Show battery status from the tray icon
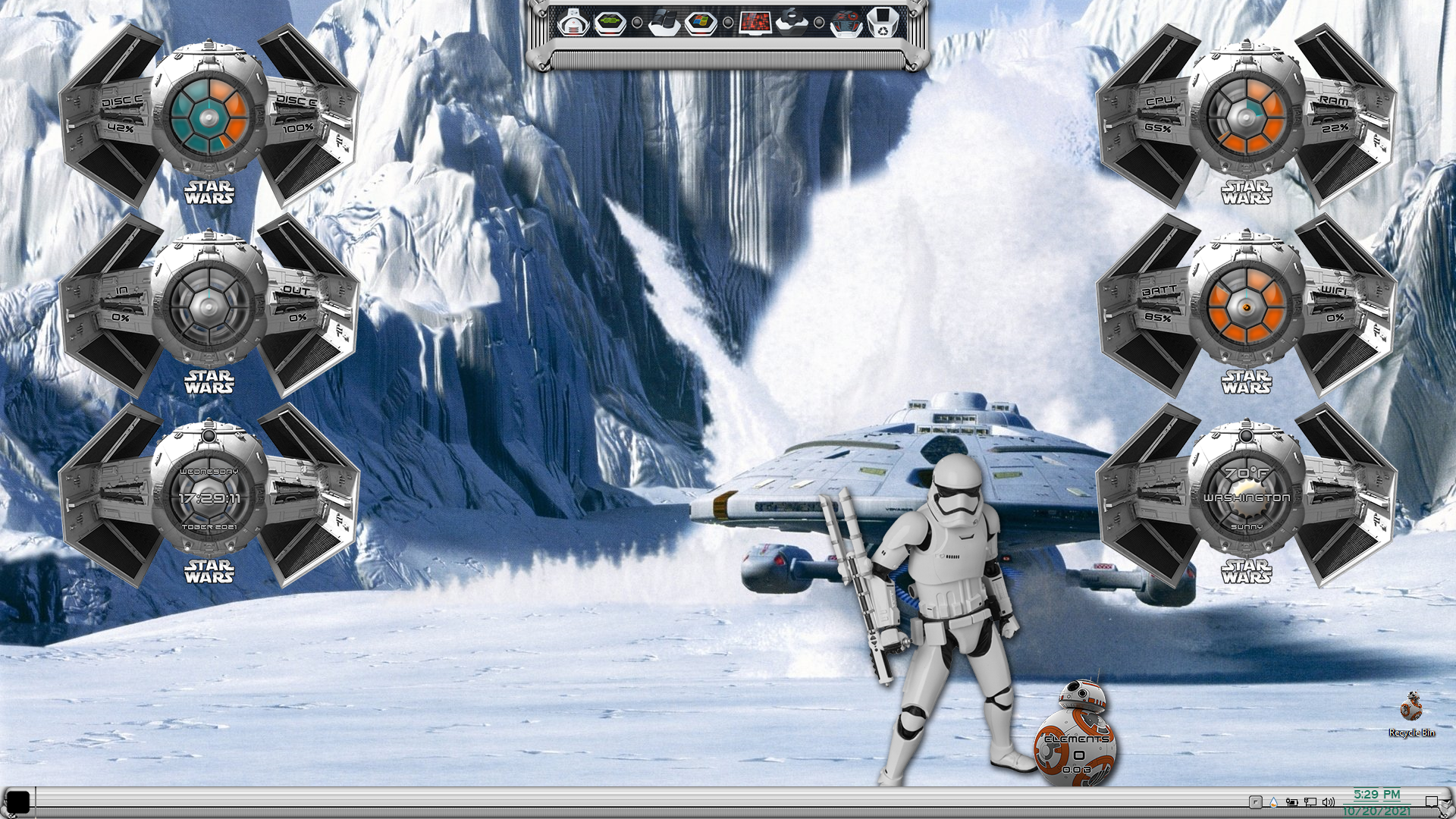Image resolution: width=1456 pixels, height=819 pixels. (x=1291, y=802)
